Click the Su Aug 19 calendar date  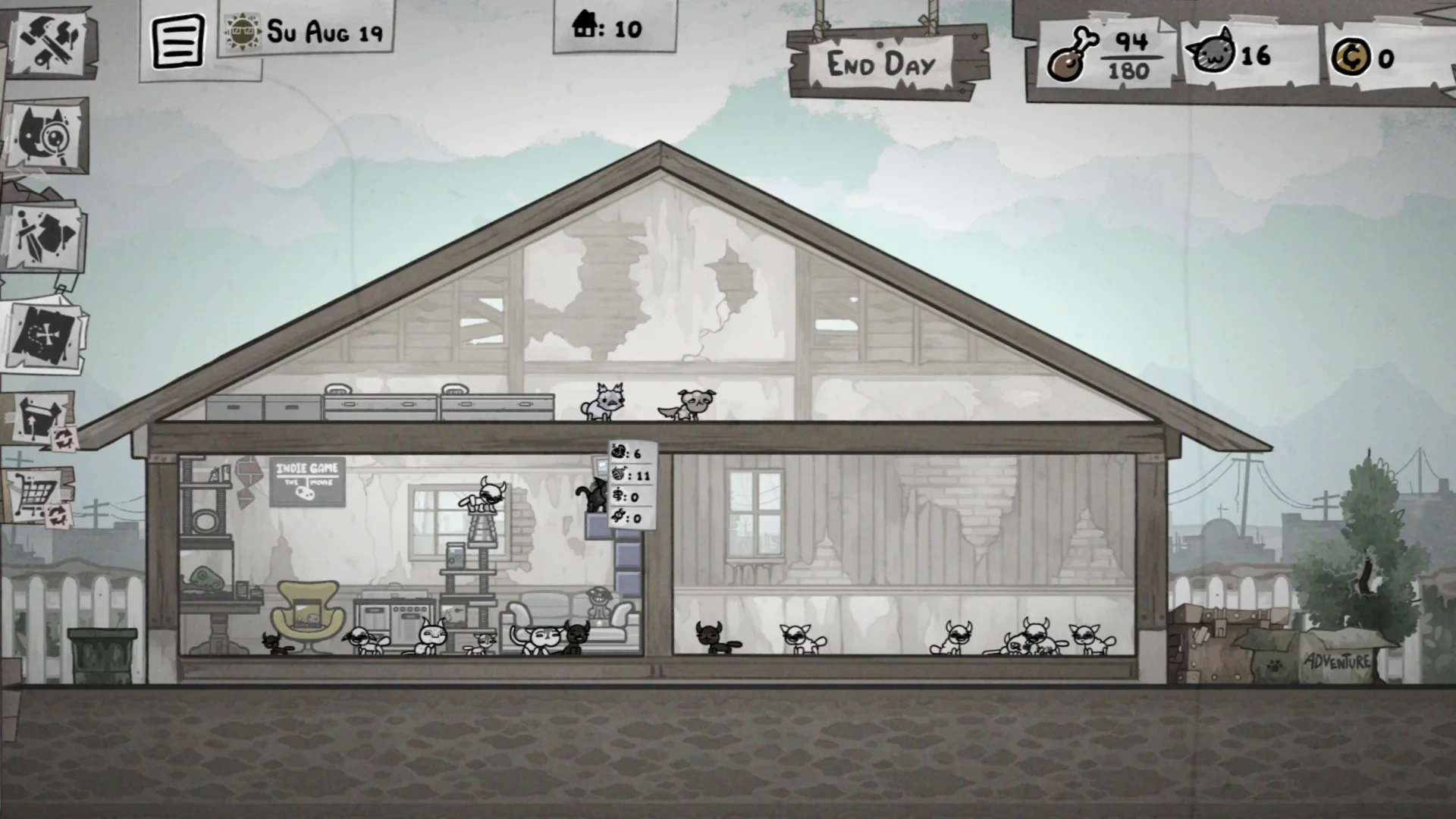(x=308, y=32)
